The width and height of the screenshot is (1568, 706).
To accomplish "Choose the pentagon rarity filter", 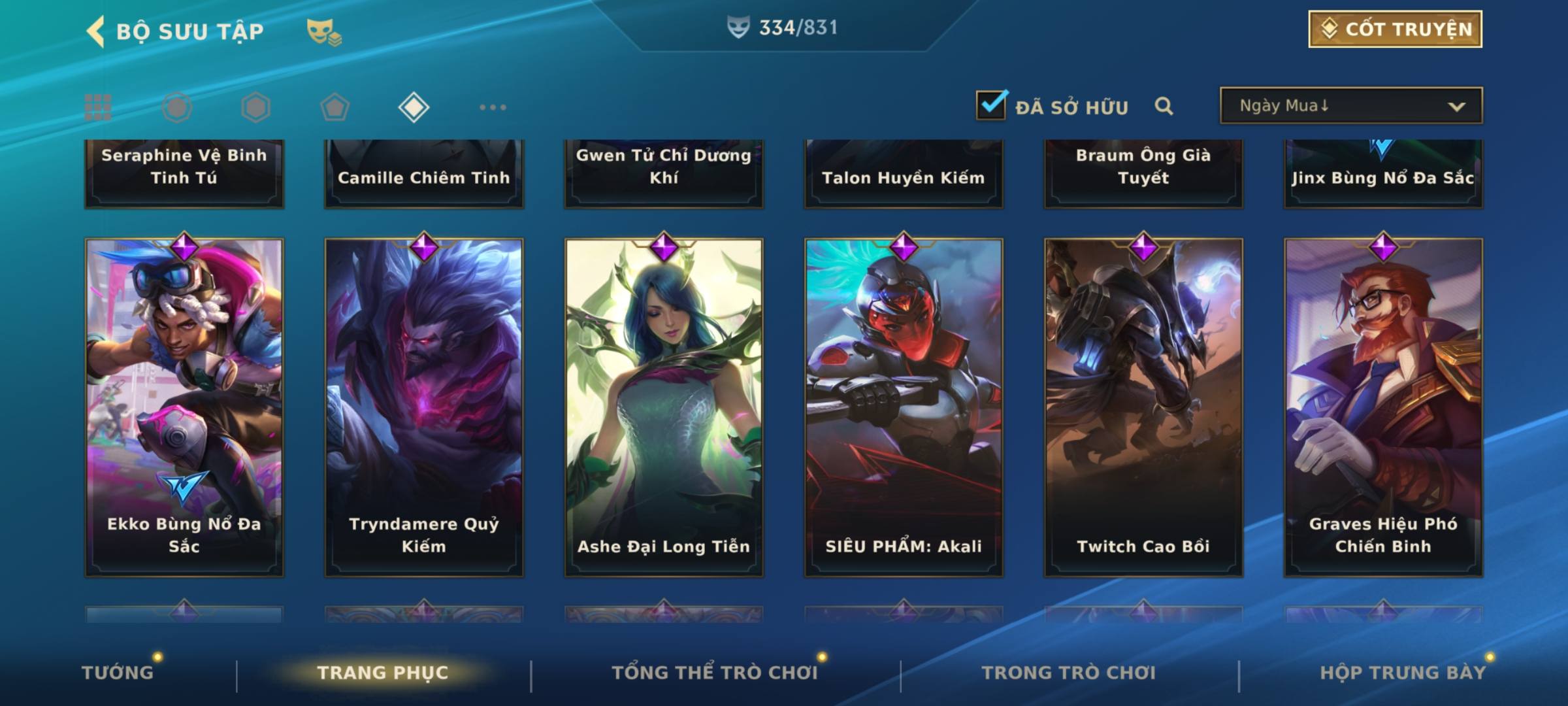I will coord(335,107).
